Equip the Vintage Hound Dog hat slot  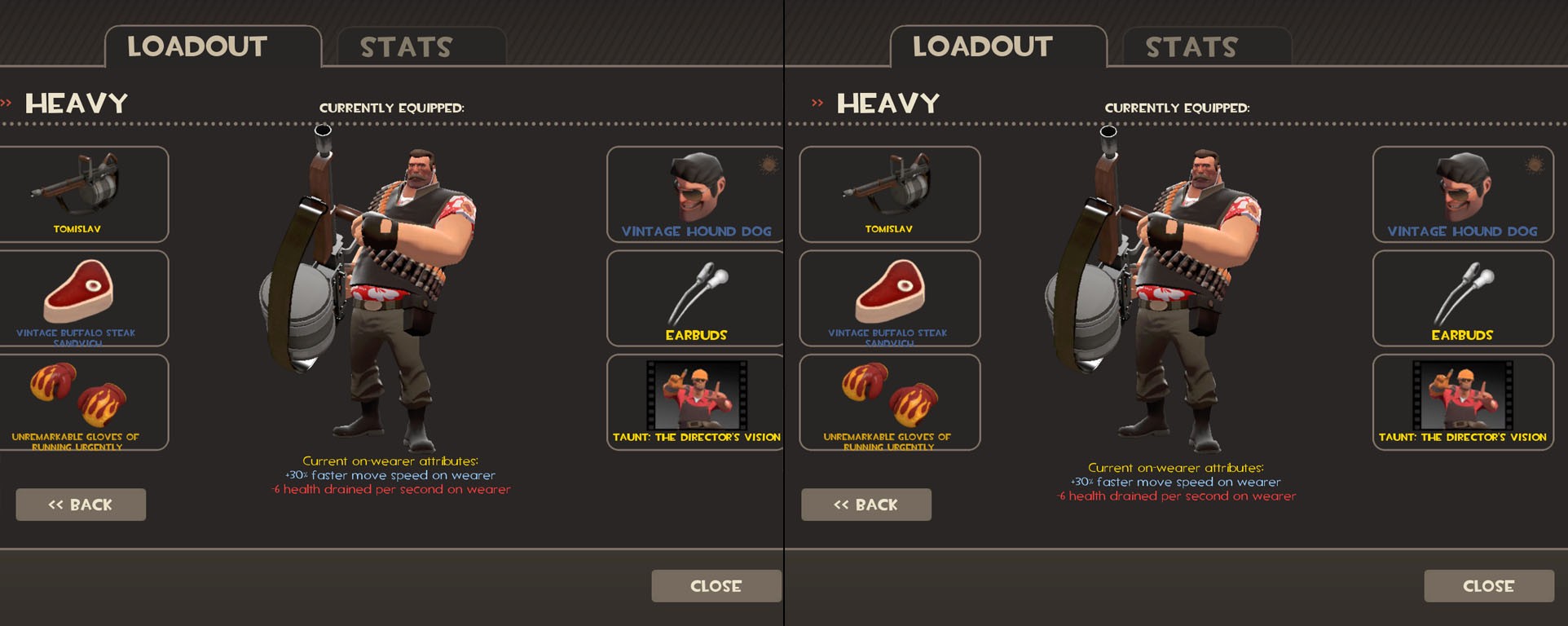click(694, 193)
